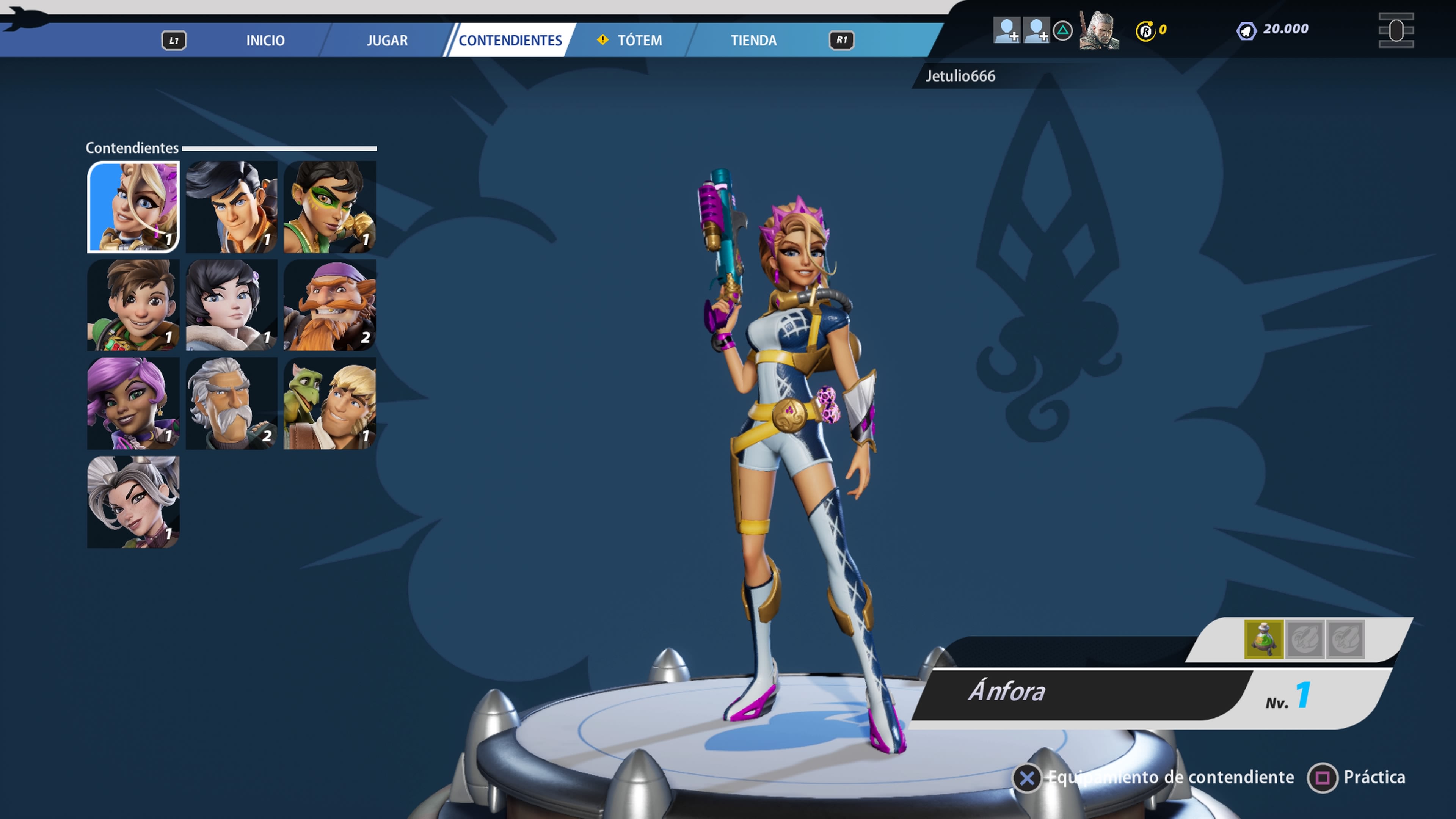
Task: Open the JUGAR tab
Action: [387, 41]
